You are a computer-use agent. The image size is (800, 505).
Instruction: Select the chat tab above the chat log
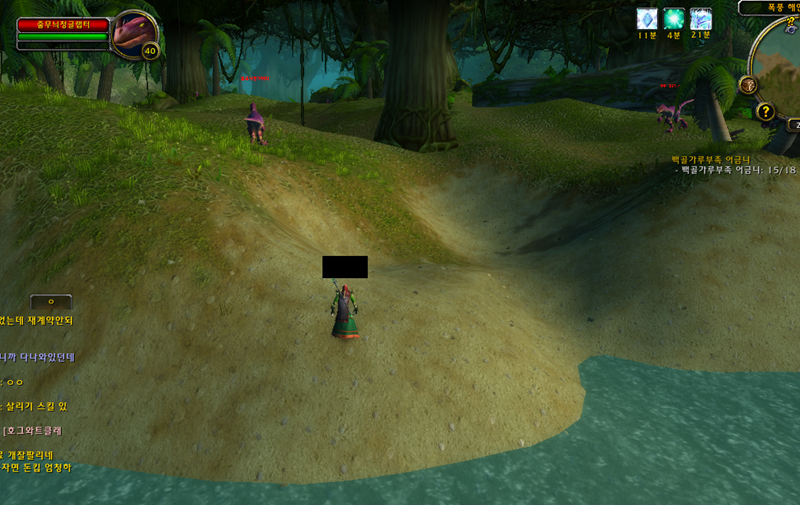[x=51, y=301]
